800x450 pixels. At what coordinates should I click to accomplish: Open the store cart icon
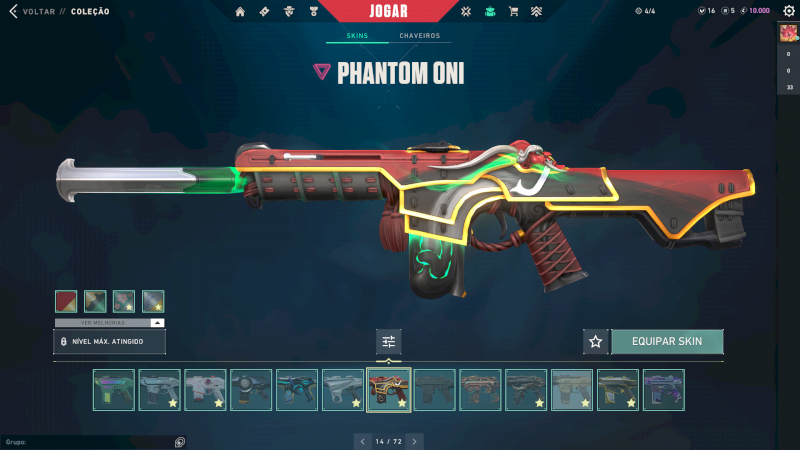pyautogui.click(x=514, y=12)
